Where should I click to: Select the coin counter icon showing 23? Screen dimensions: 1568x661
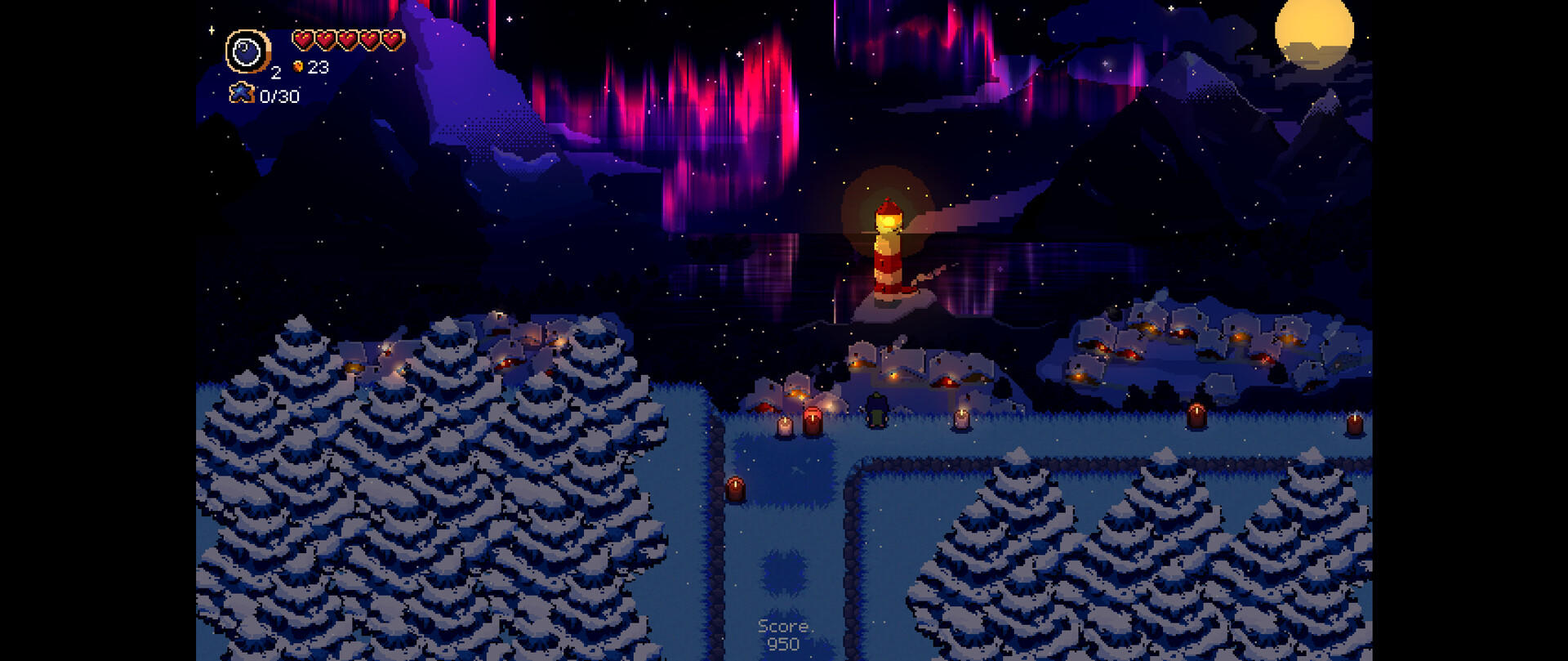[x=299, y=68]
